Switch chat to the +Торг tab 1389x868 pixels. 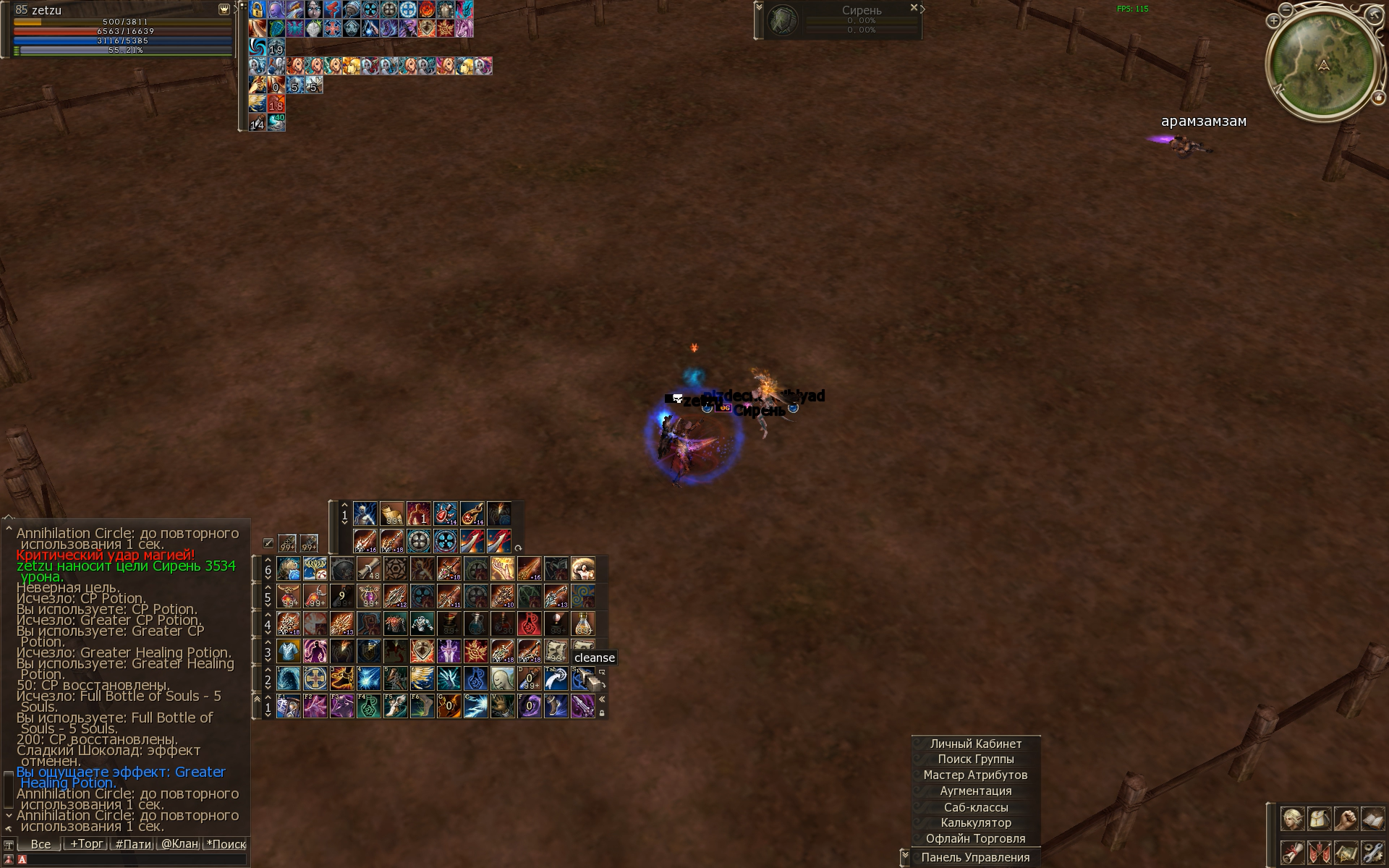coord(86,844)
